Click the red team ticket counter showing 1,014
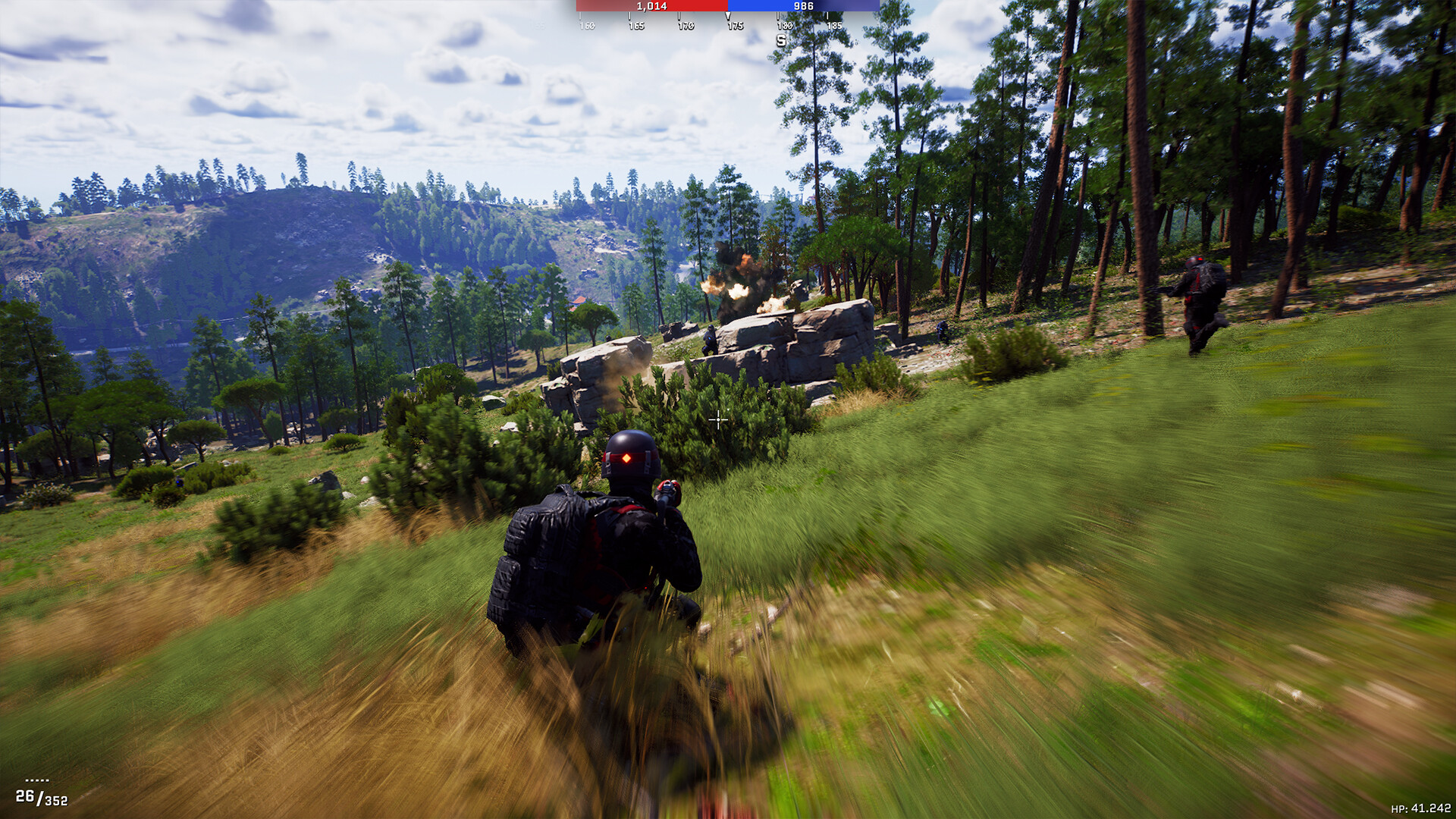The image size is (1456, 819). 652,7
